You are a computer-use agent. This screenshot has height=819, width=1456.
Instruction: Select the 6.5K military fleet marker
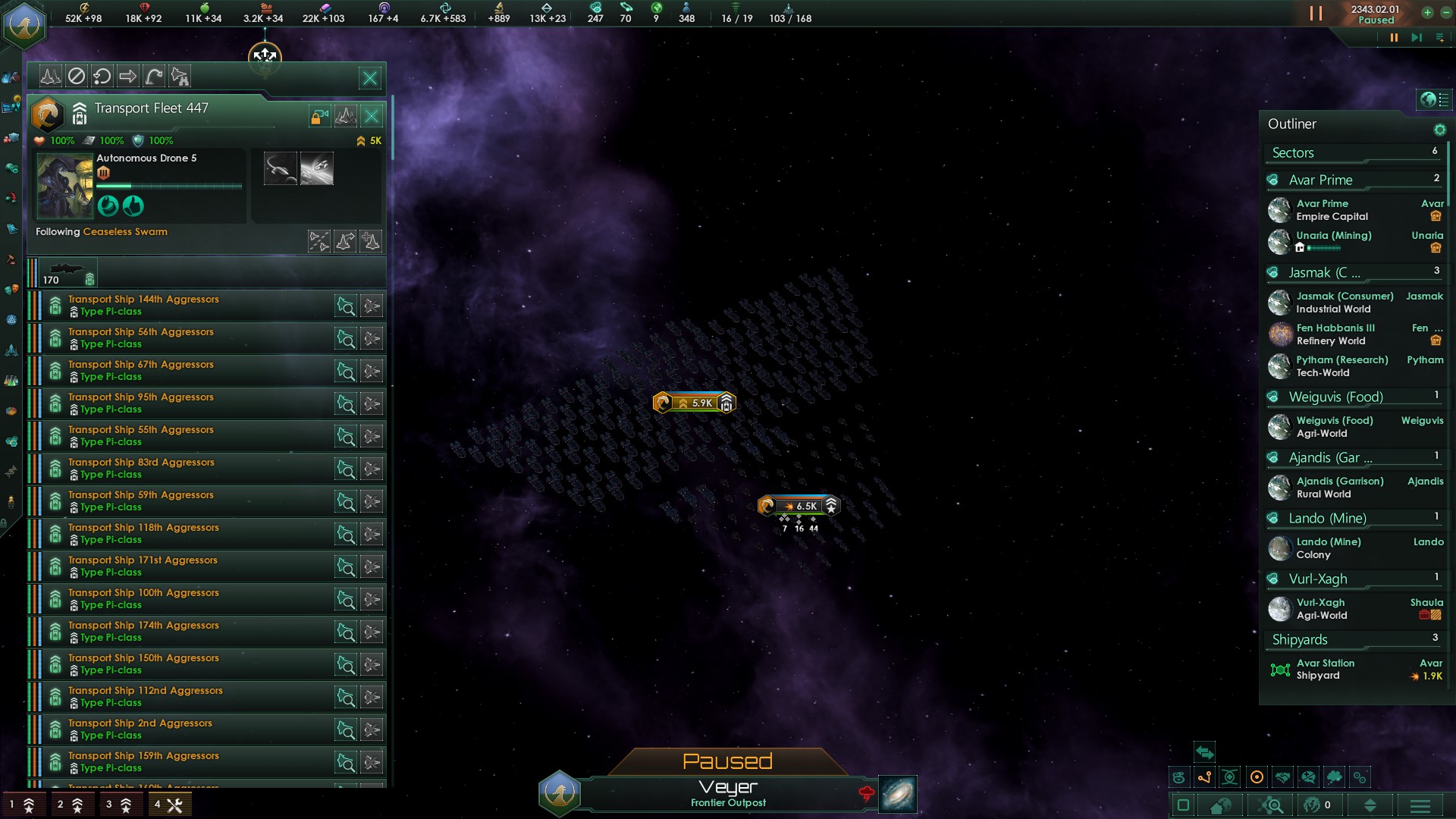799,506
